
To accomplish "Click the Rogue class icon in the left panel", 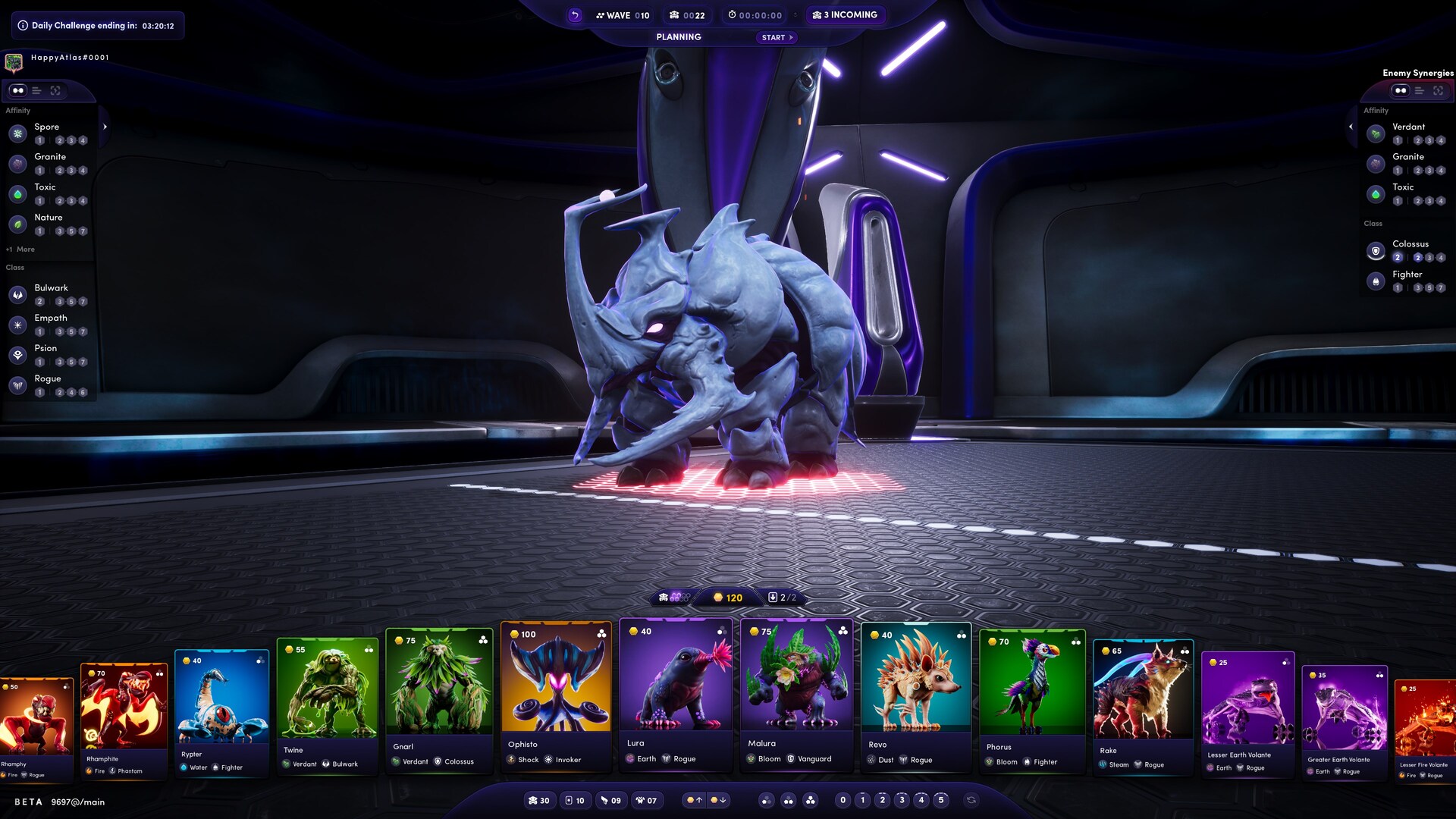I will 17,385.
